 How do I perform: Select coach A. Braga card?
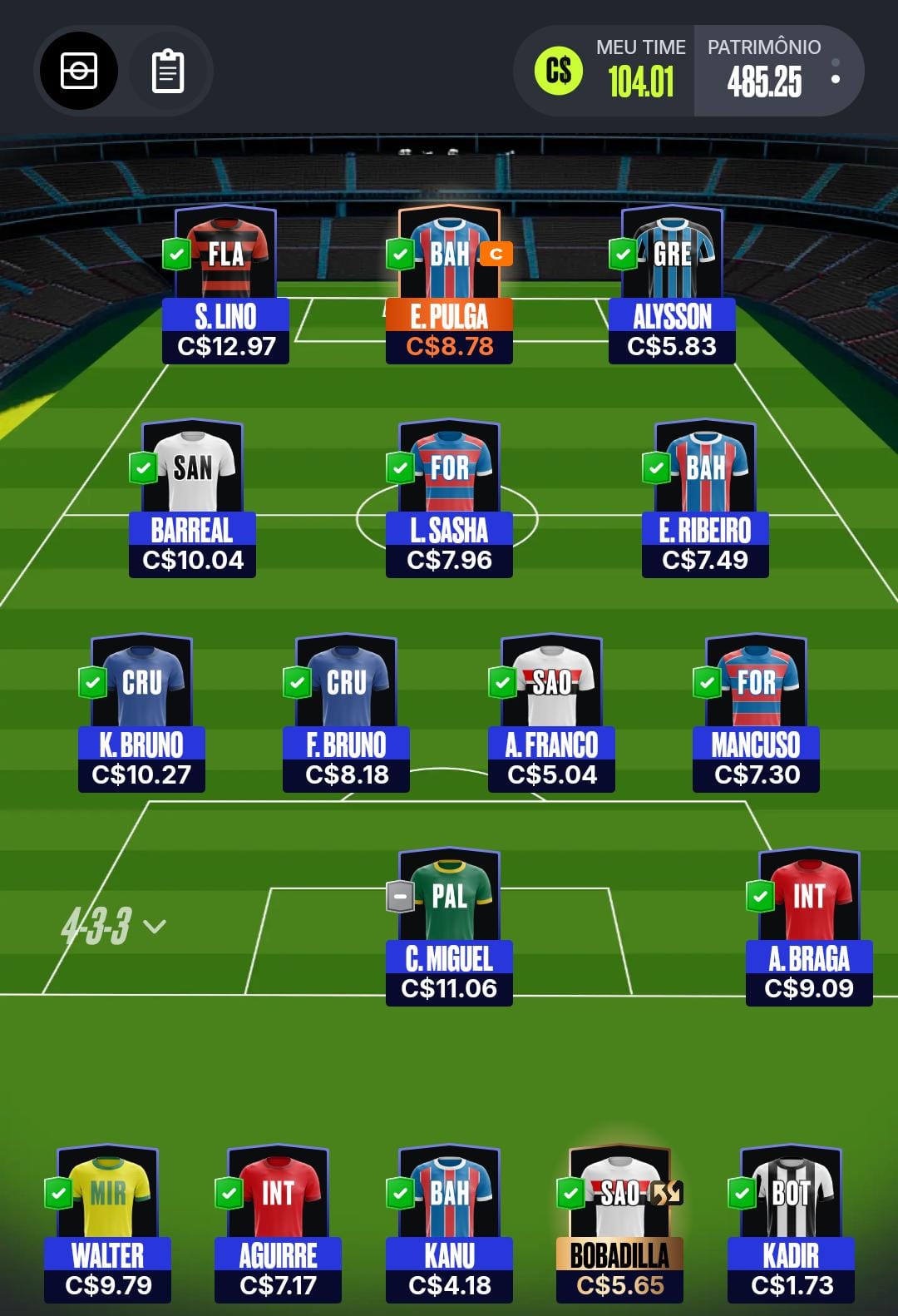coord(809,928)
